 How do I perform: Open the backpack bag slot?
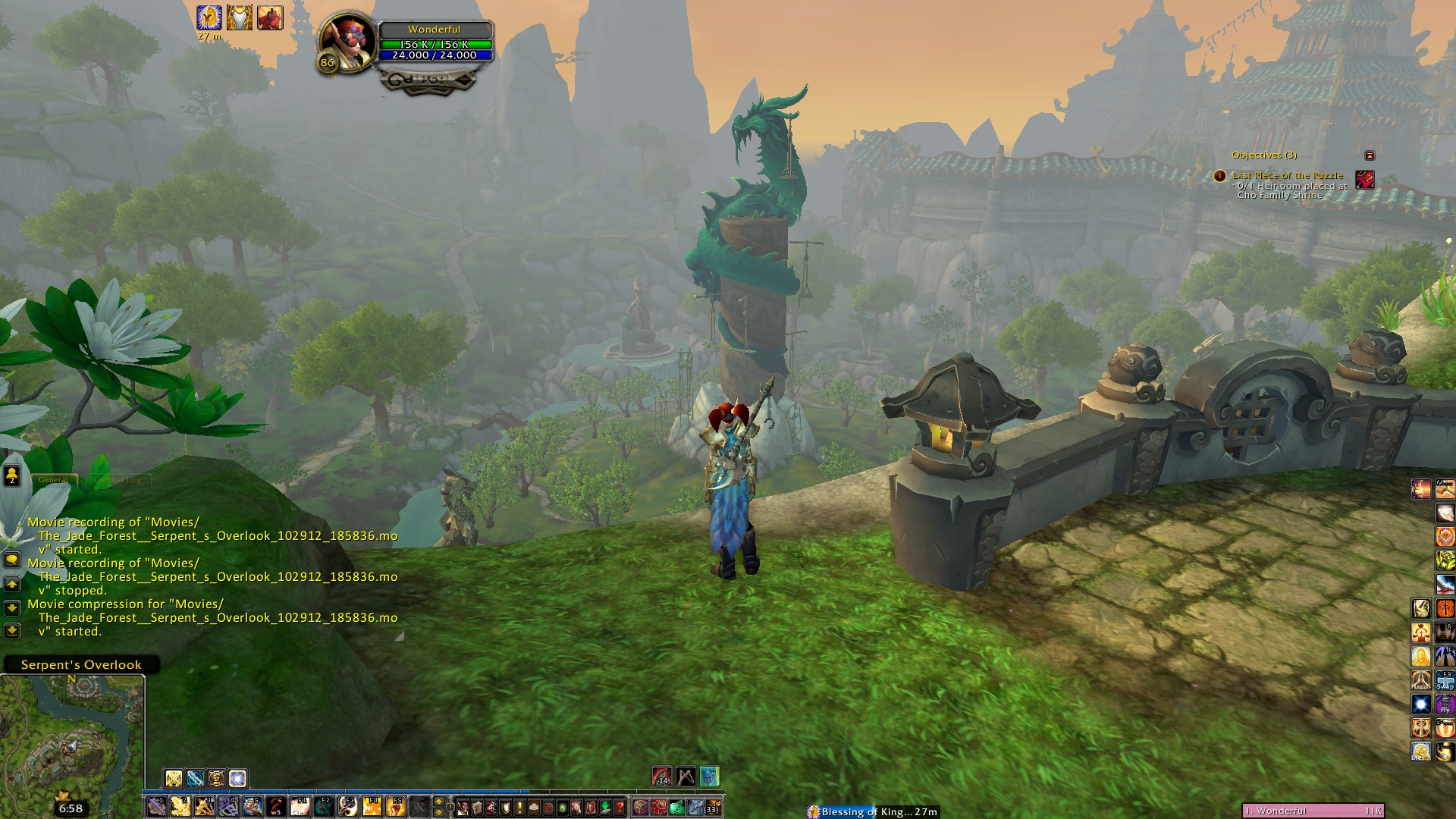pos(711,807)
